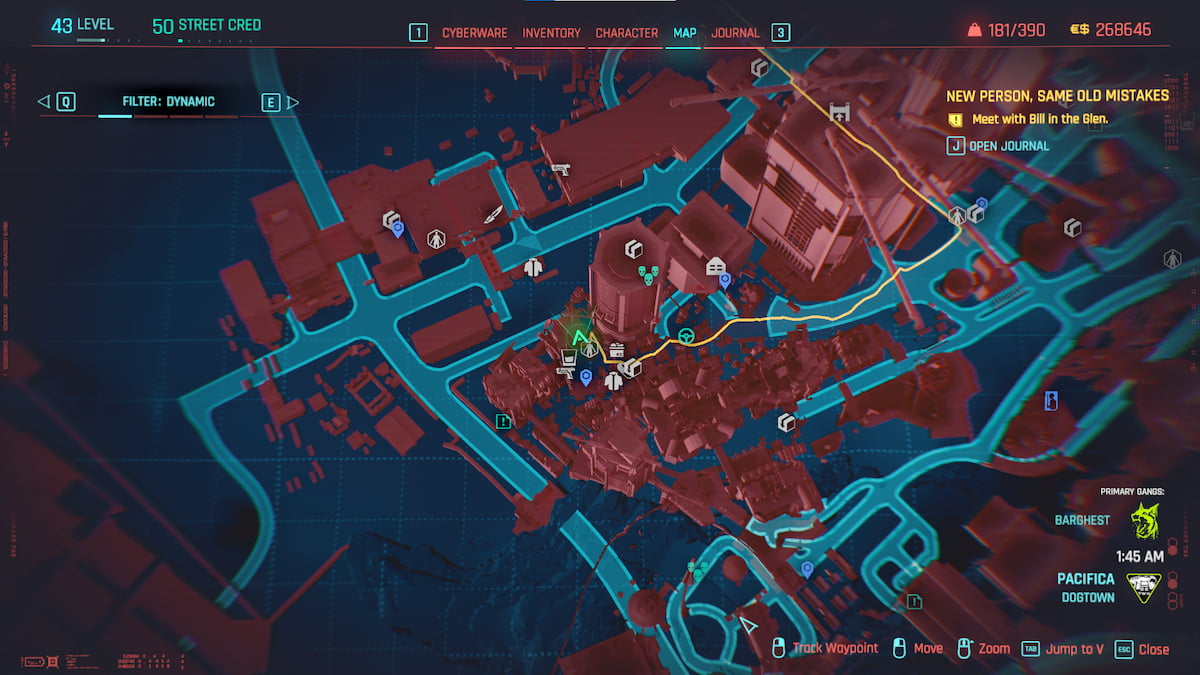Select the house icon map marker

[715, 266]
